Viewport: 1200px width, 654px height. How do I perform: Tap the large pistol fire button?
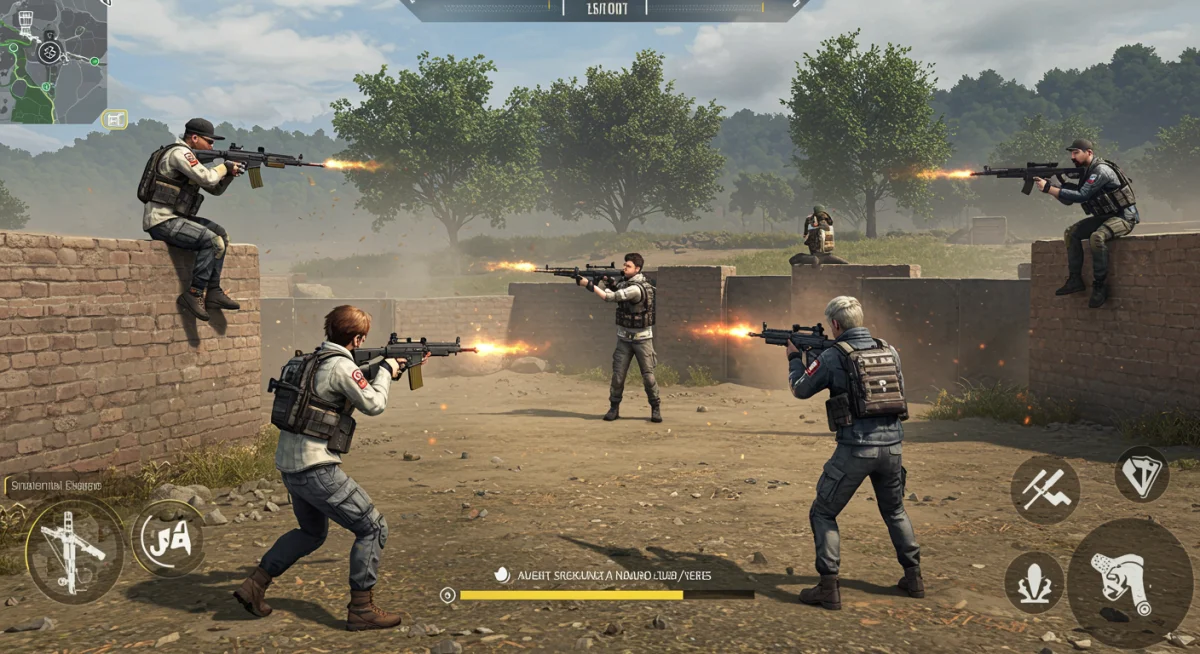(x=1128, y=583)
